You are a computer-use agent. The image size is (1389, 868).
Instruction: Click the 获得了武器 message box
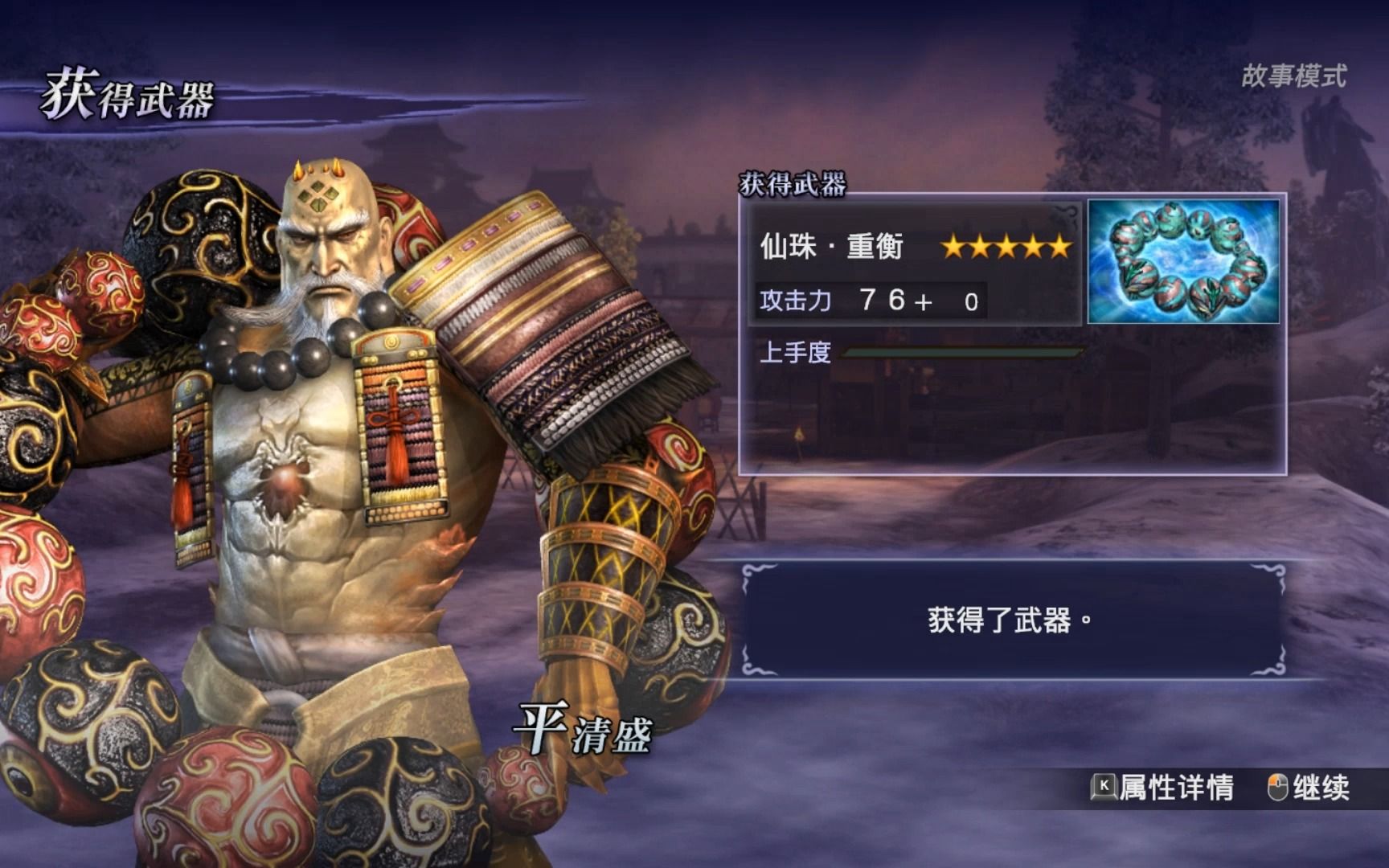coord(1011,620)
